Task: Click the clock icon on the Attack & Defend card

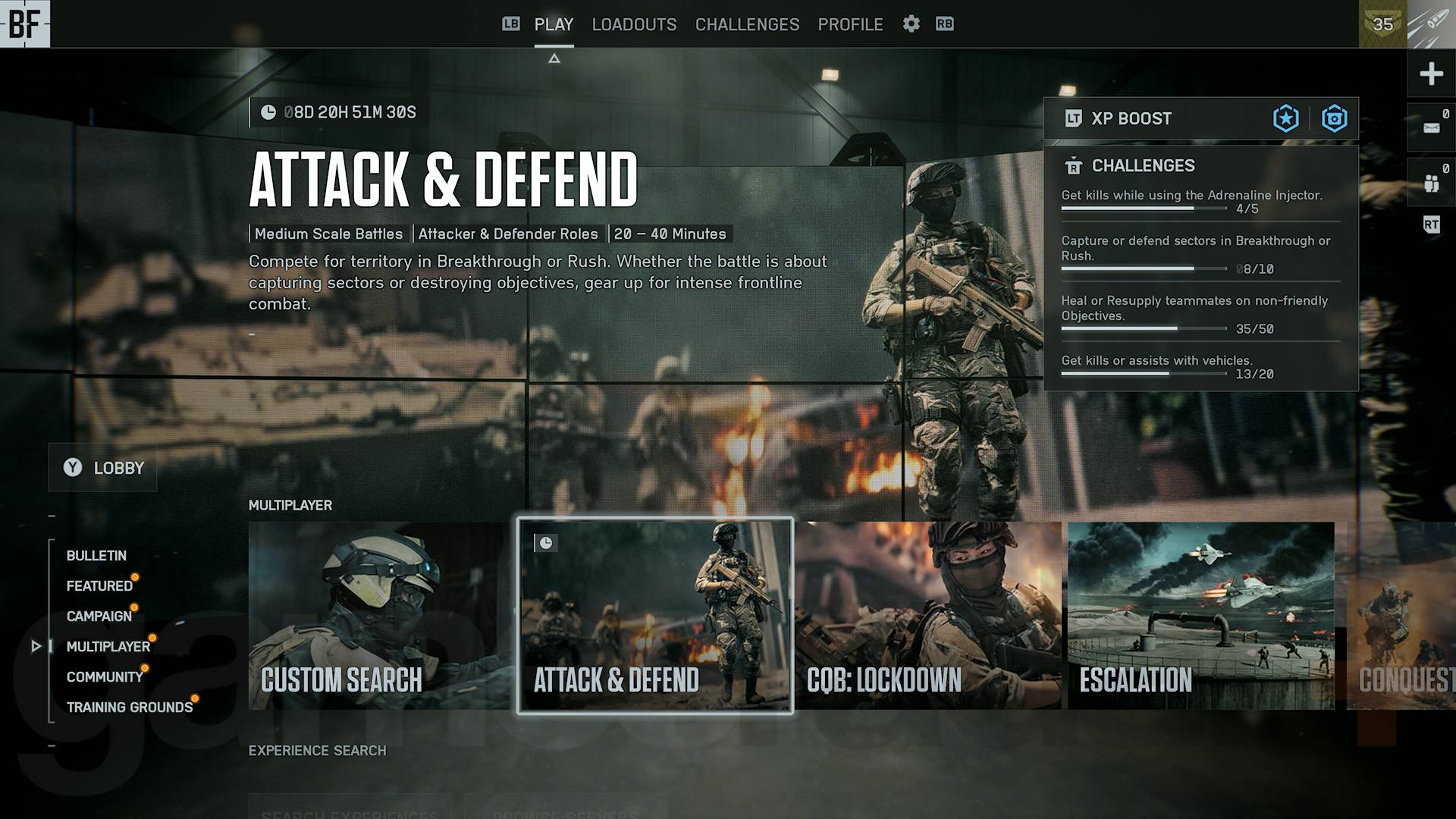Action: tap(545, 543)
